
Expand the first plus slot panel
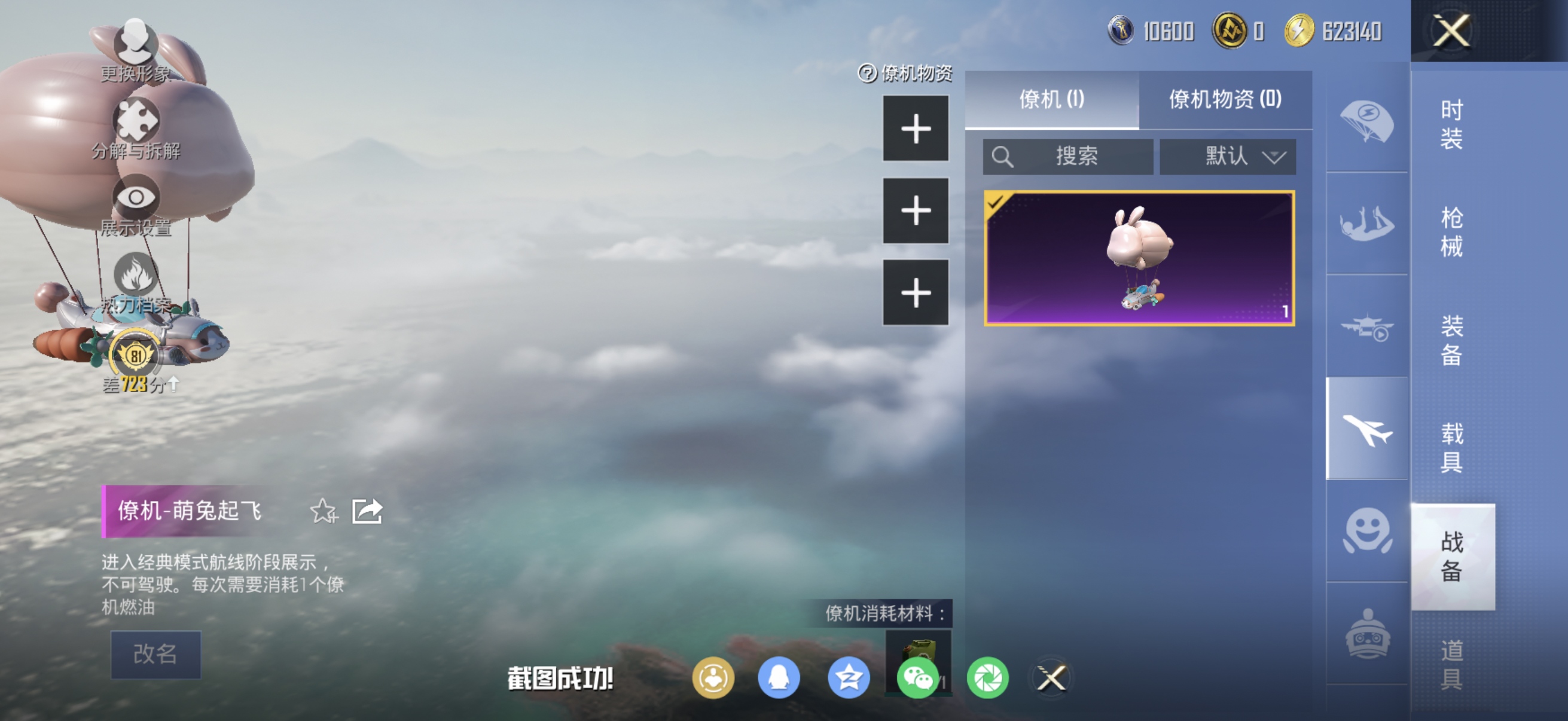click(916, 129)
